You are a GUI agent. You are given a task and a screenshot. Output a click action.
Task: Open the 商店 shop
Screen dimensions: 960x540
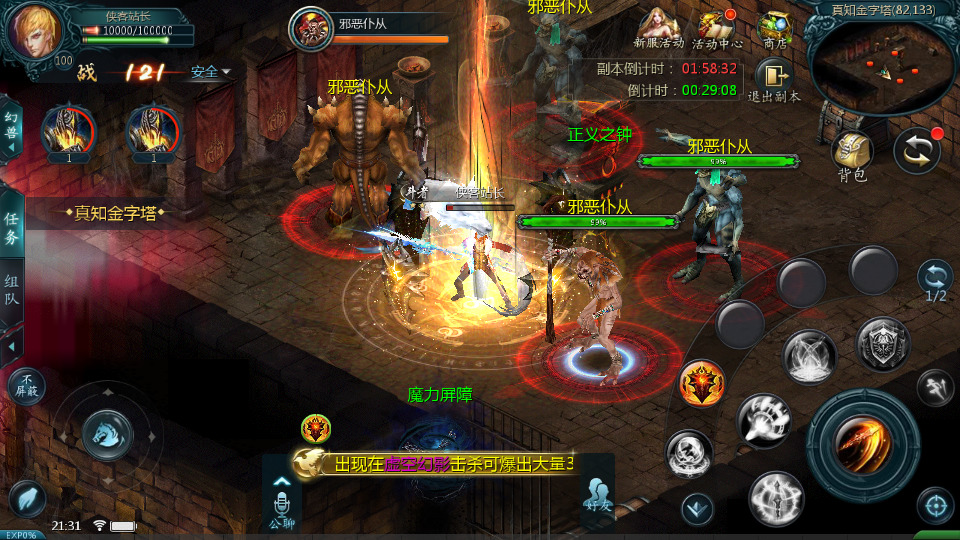(774, 29)
